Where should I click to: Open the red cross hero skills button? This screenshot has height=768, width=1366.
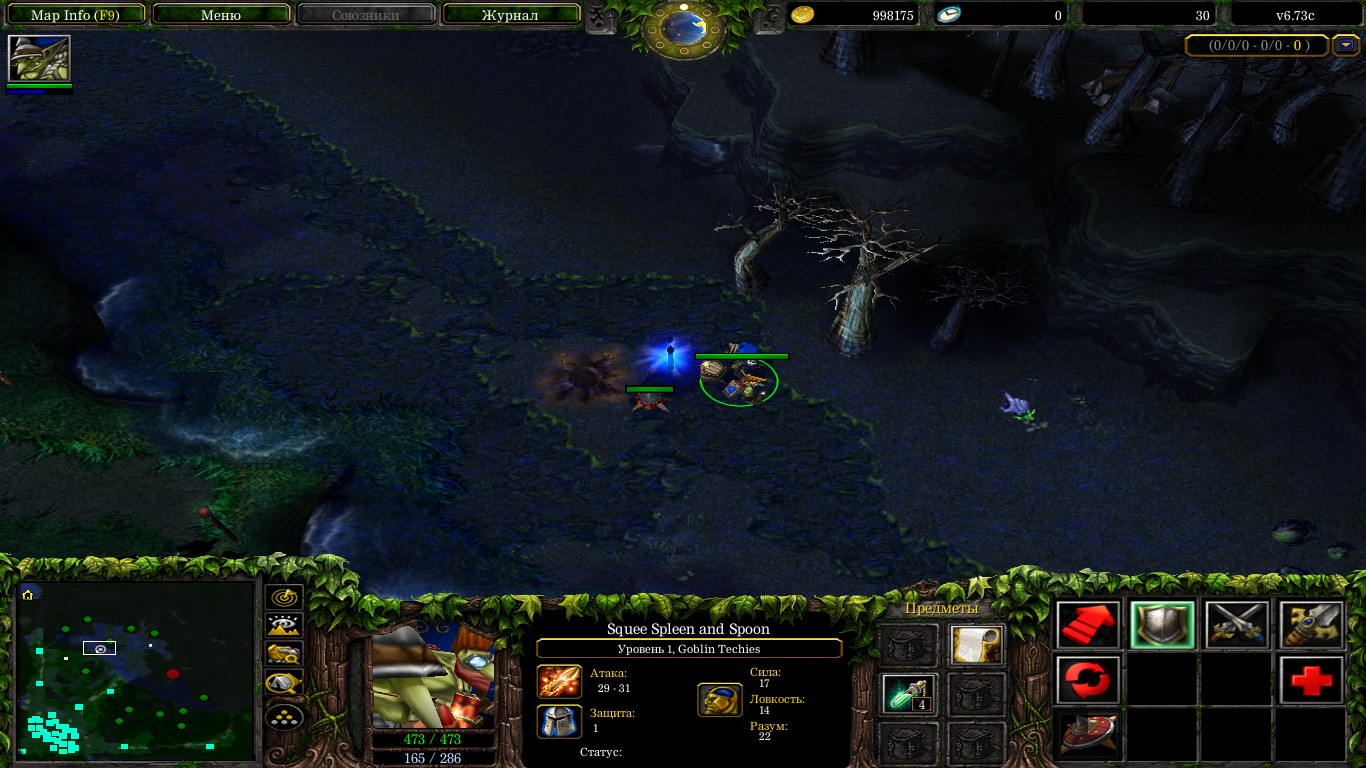point(1311,681)
